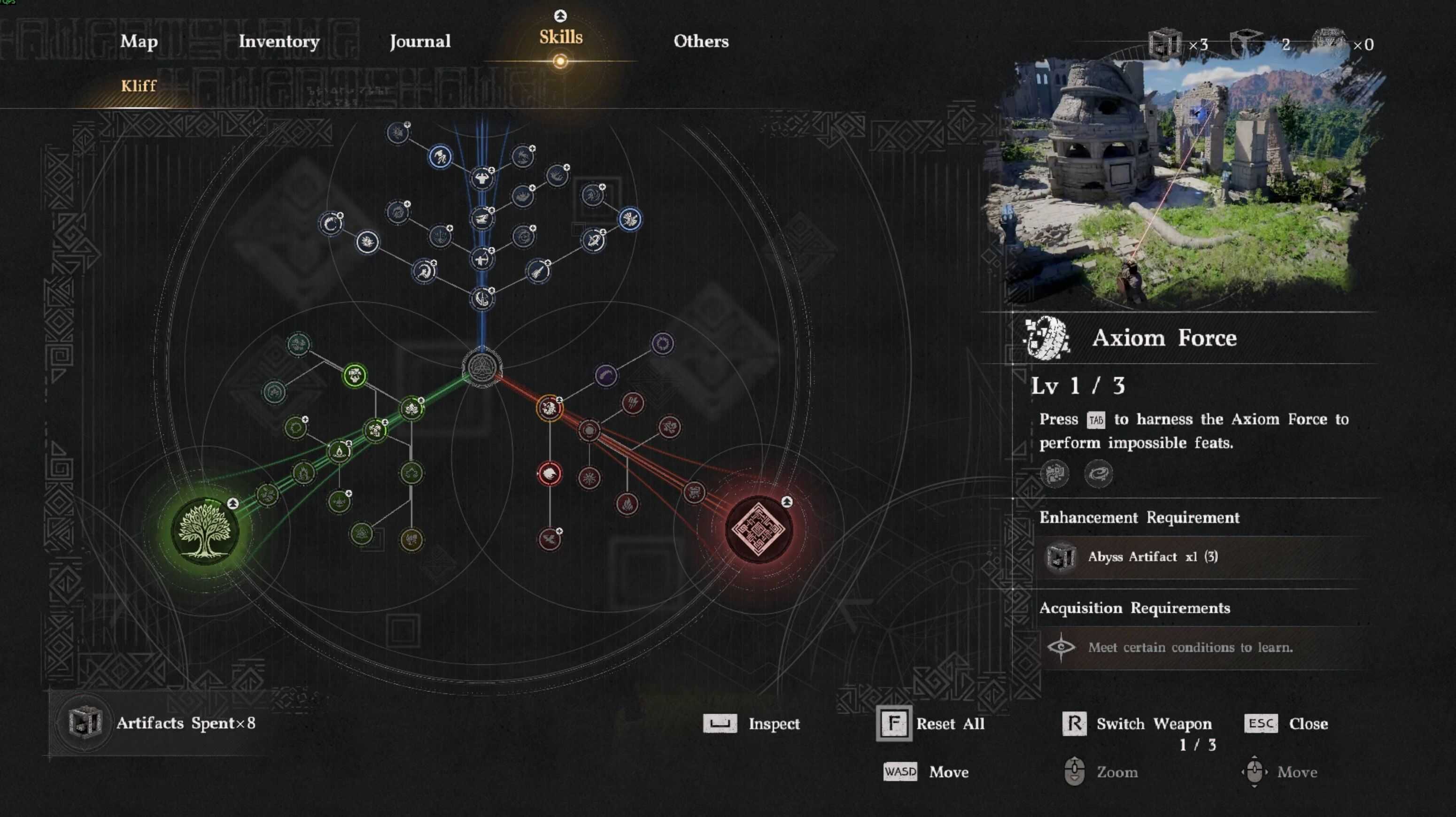Select the red diamond maze skill node
The image size is (1456, 817).
pos(758,529)
